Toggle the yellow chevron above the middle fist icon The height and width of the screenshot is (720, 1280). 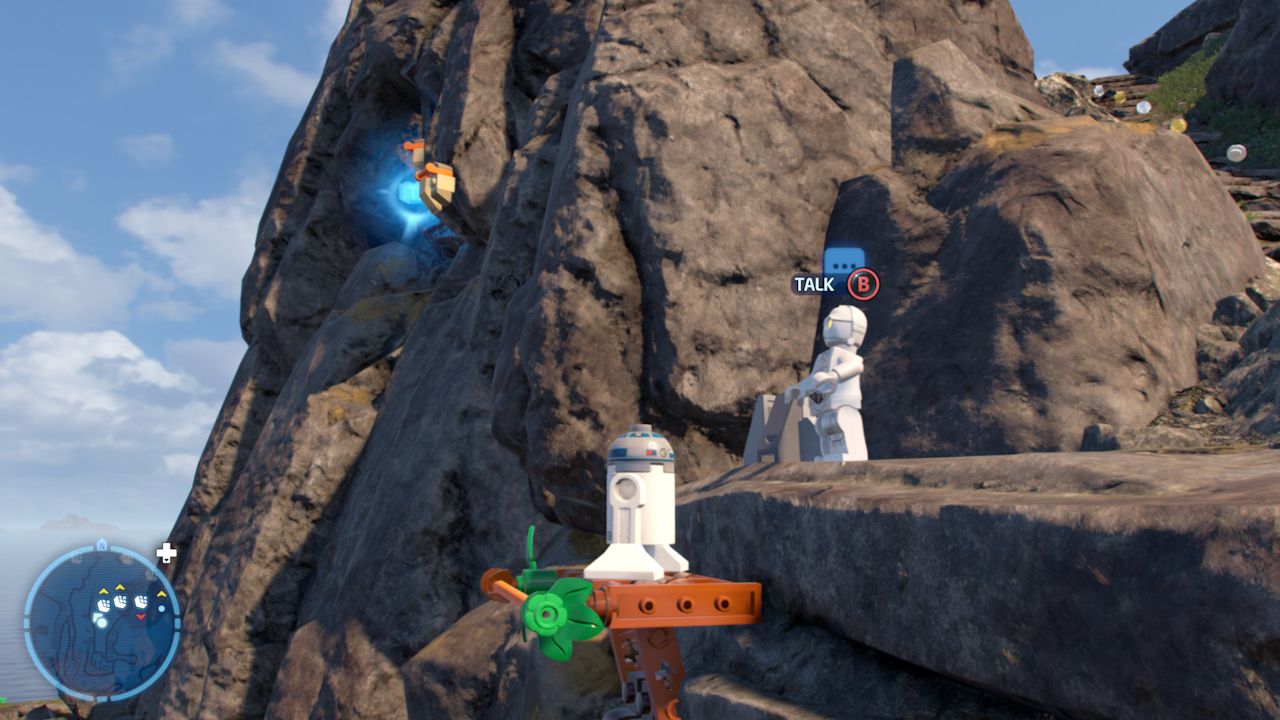pos(120,588)
